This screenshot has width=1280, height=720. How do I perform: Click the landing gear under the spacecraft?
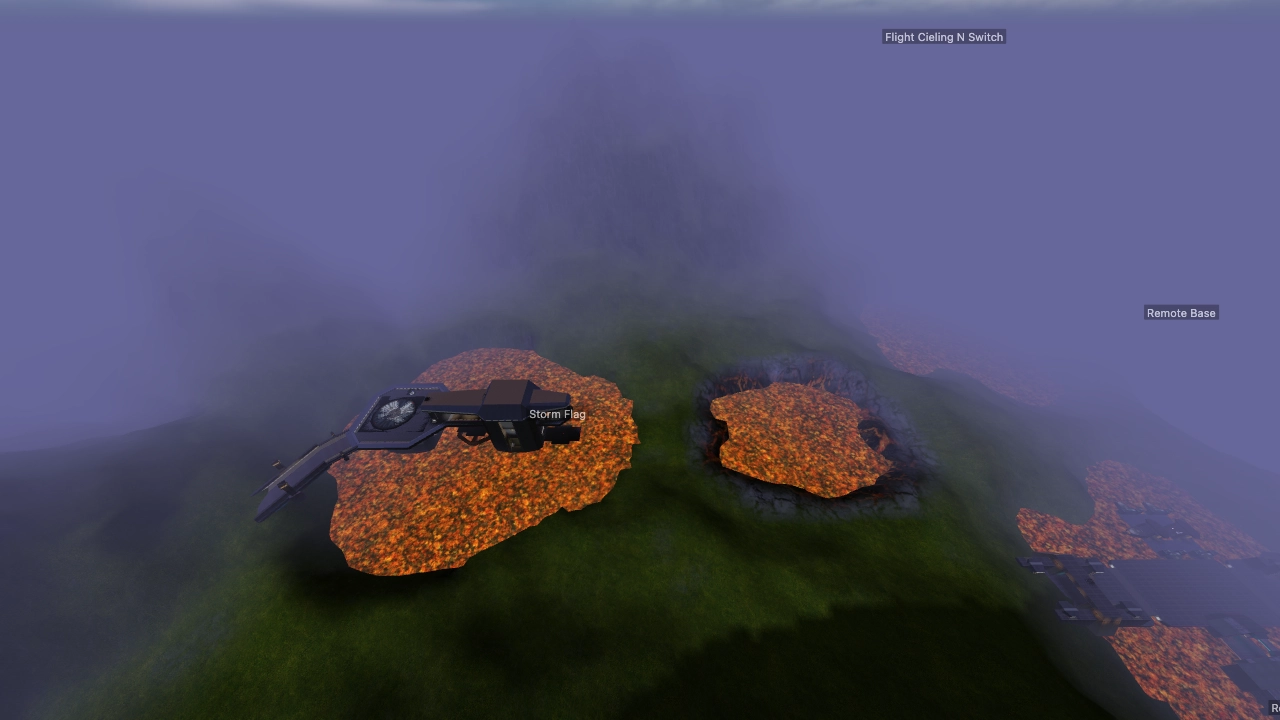[x=467, y=437]
